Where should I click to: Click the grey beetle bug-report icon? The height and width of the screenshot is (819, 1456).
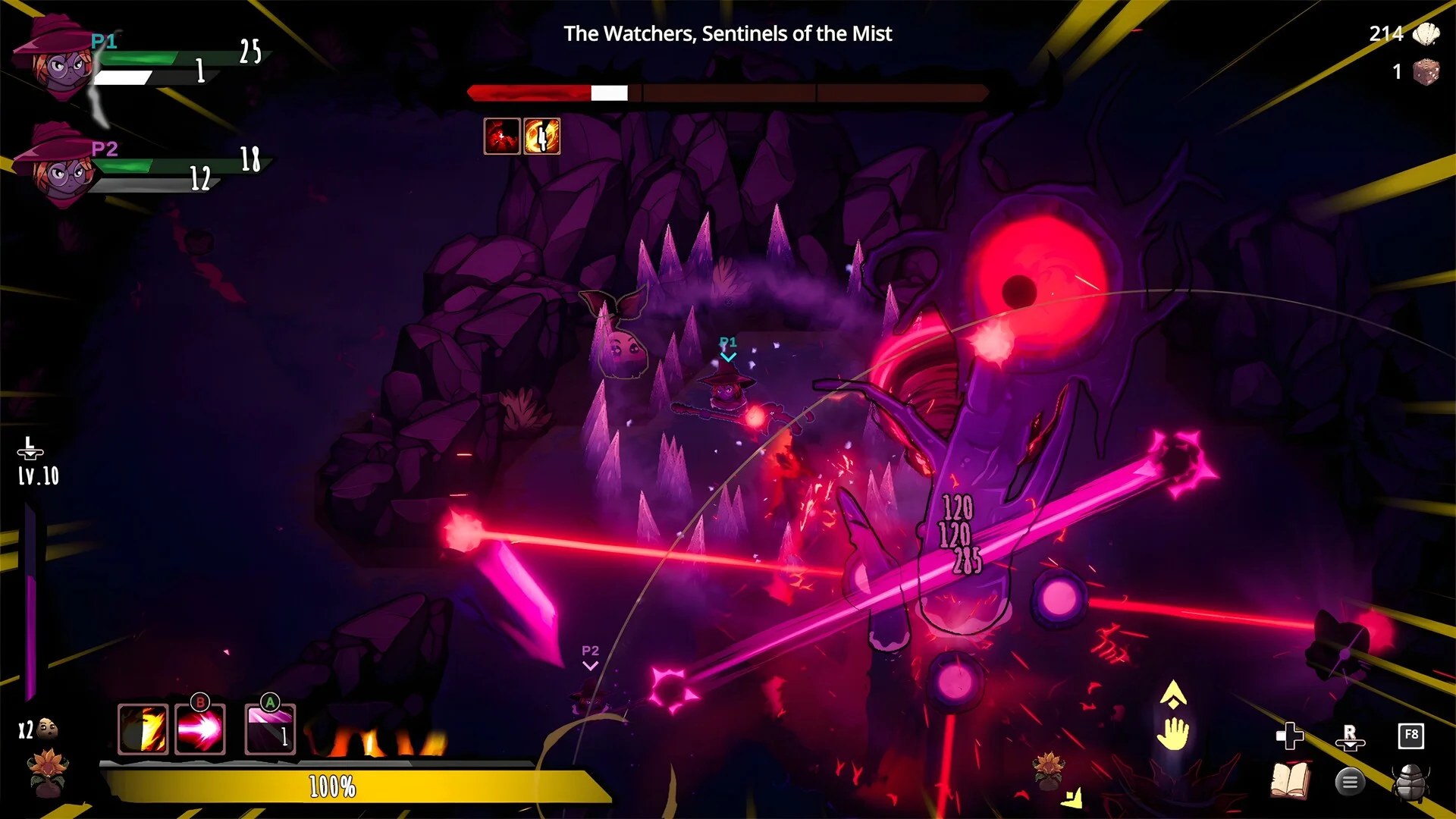click(1410, 781)
